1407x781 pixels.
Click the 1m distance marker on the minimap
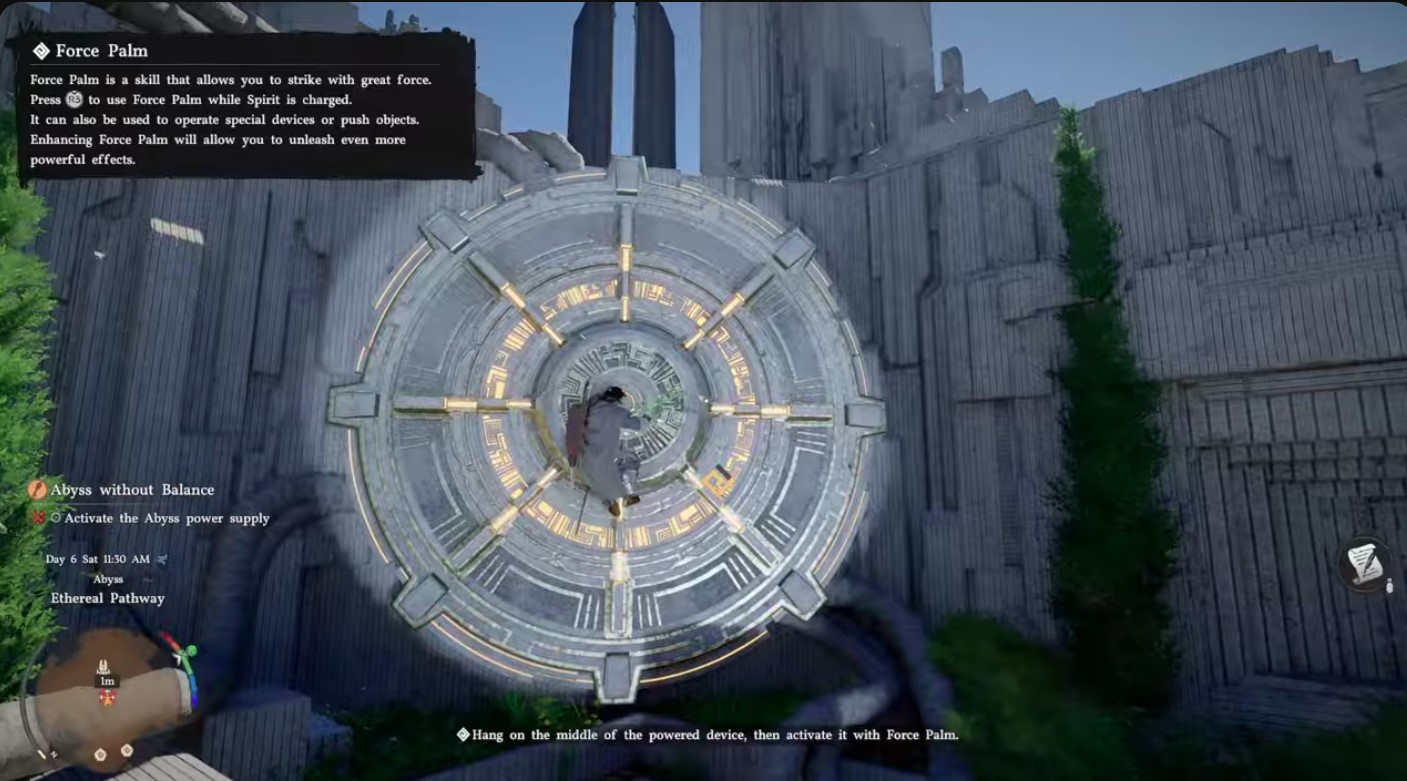pyautogui.click(x=107, y=681)
